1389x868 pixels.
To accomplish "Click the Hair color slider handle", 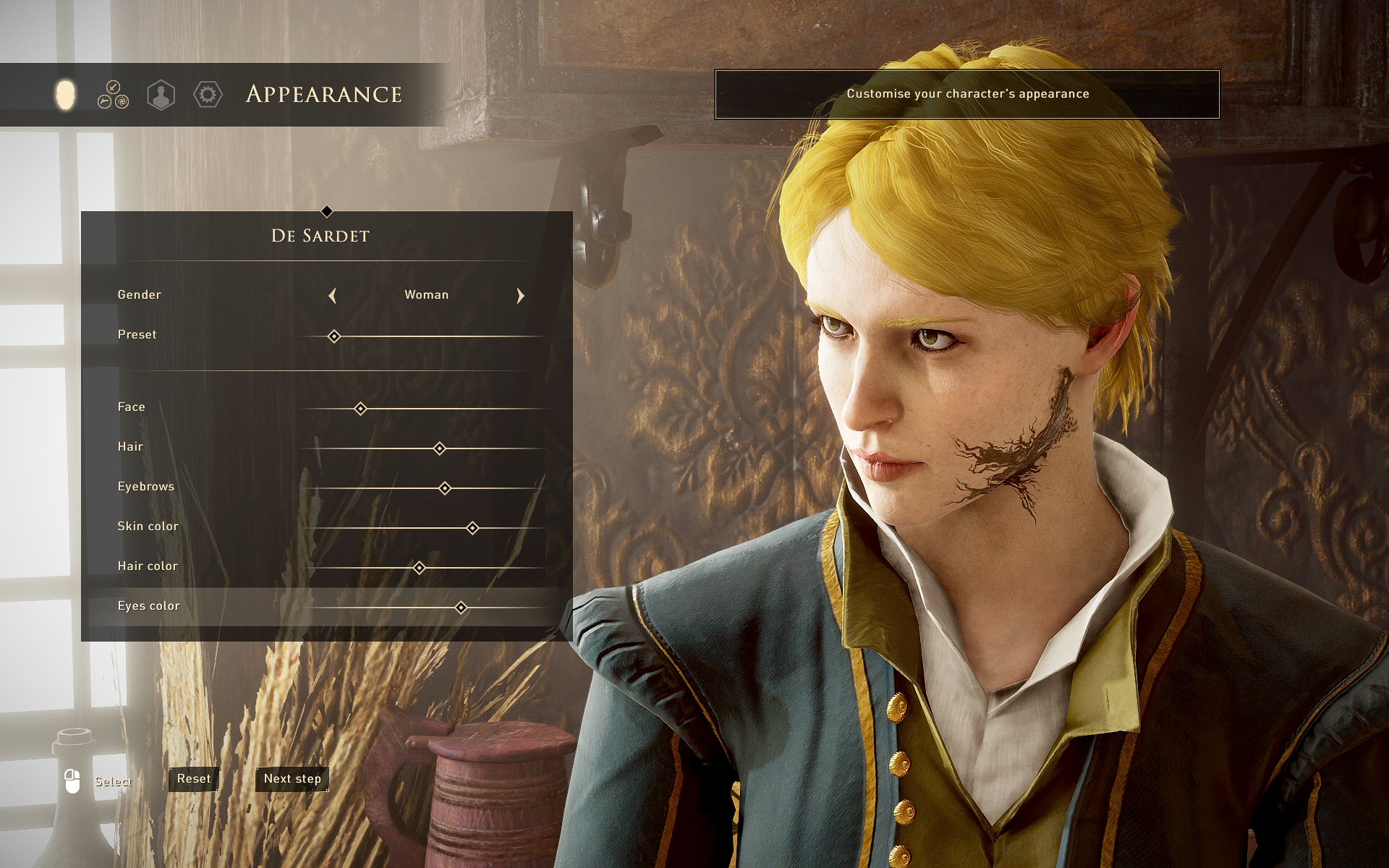I will 419,568.
